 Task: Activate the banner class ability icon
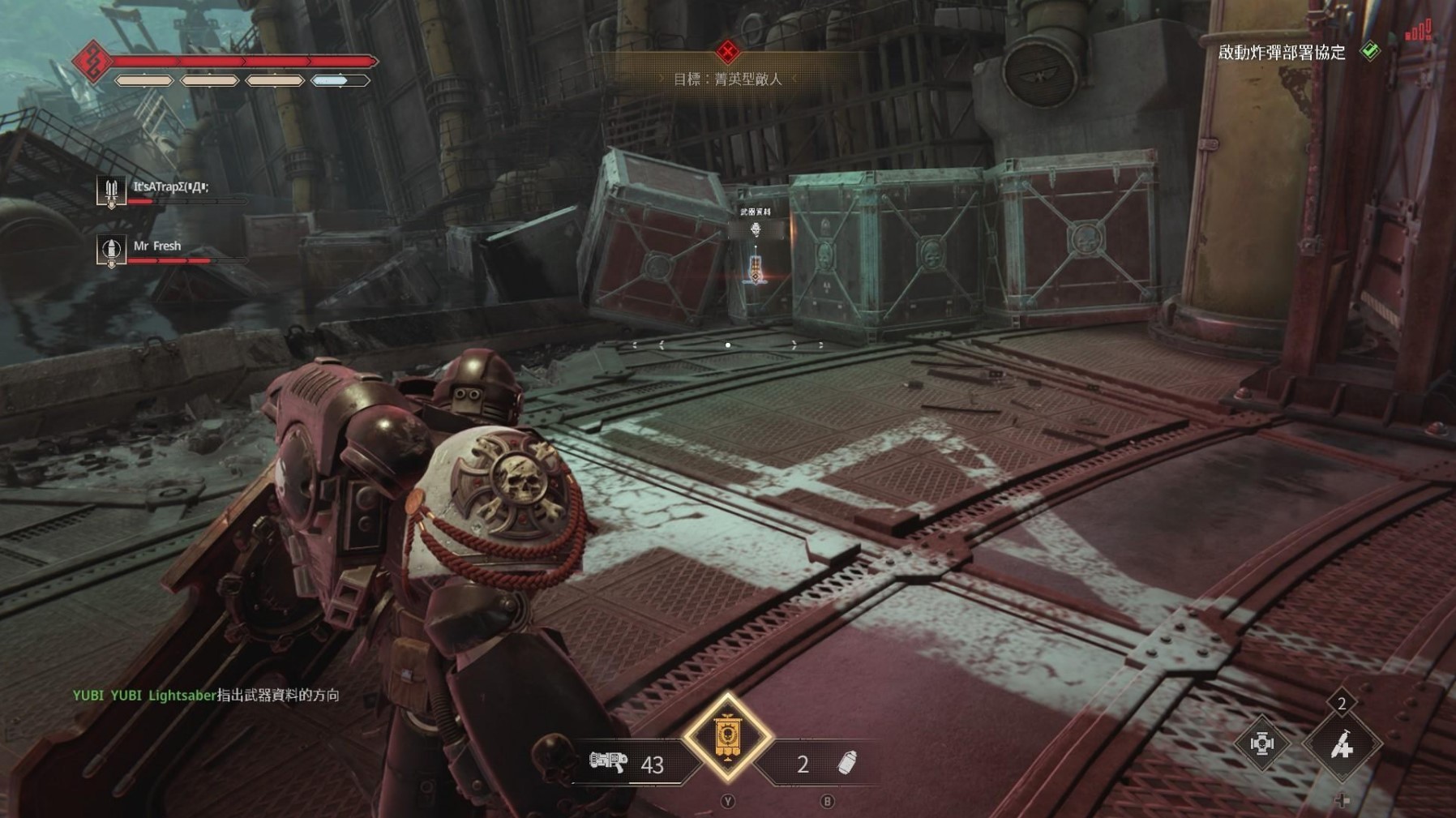tap(727, 738)
